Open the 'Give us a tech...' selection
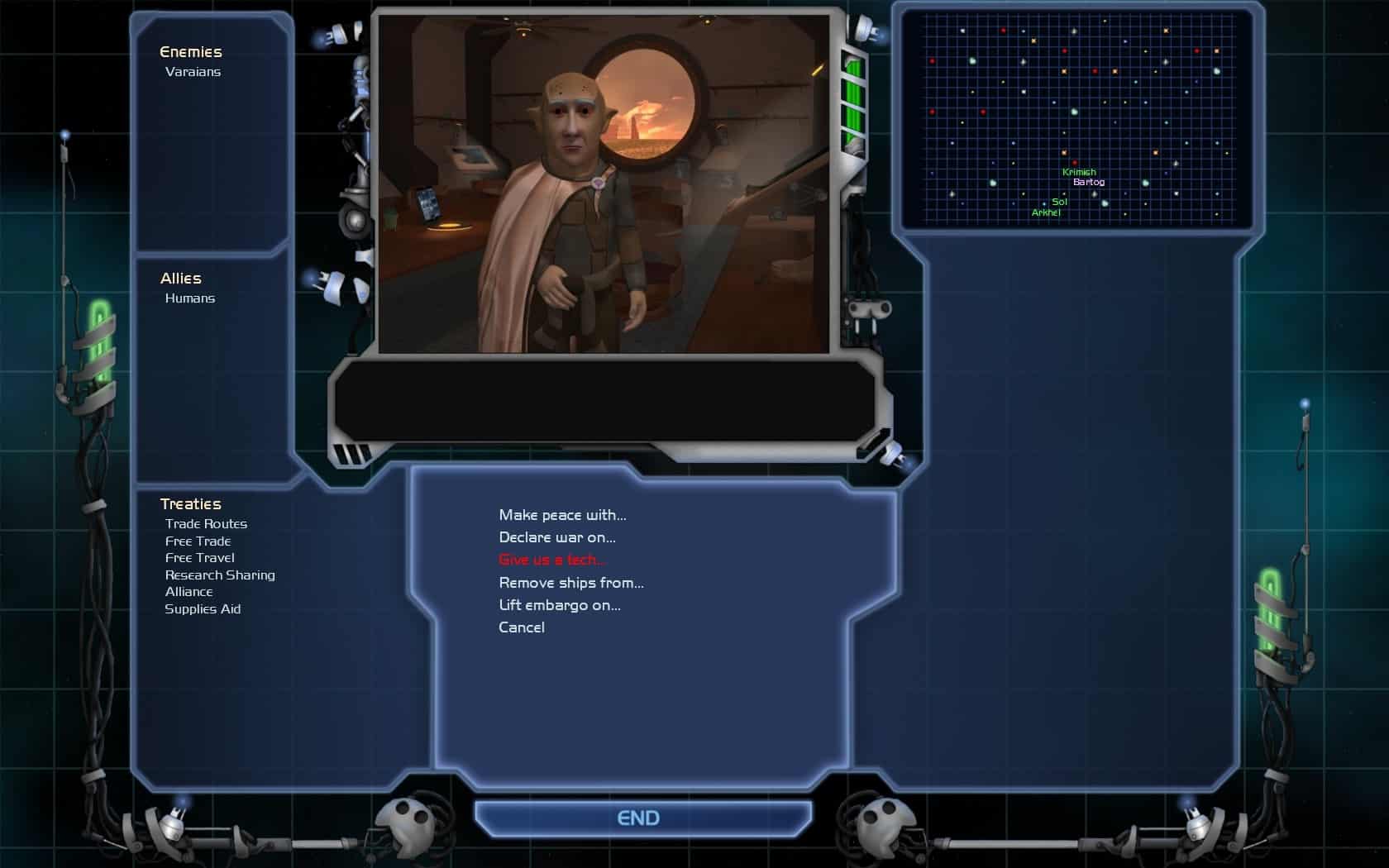1389x868 pixels. point(553,560)
